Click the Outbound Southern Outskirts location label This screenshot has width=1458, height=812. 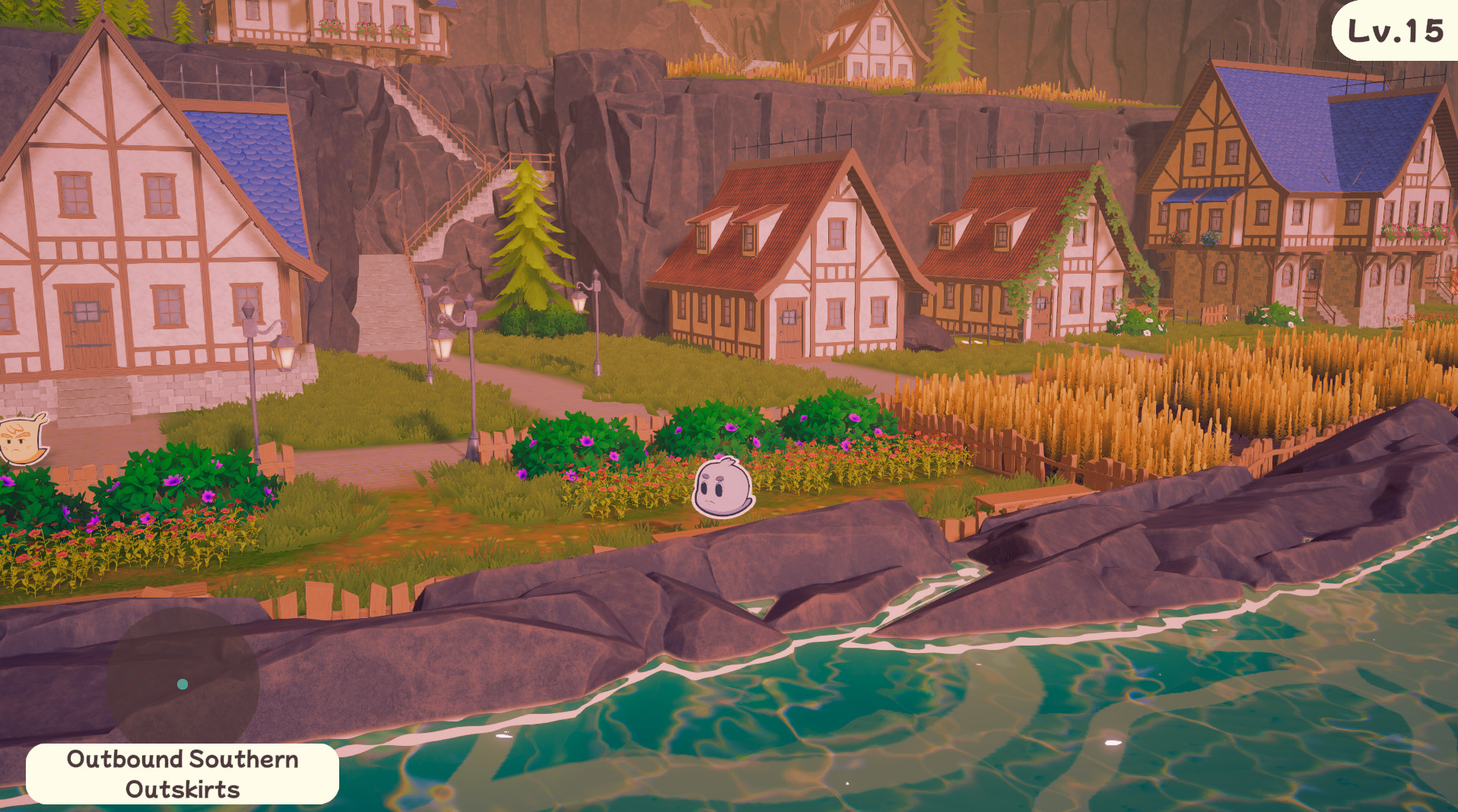[183, 772]
